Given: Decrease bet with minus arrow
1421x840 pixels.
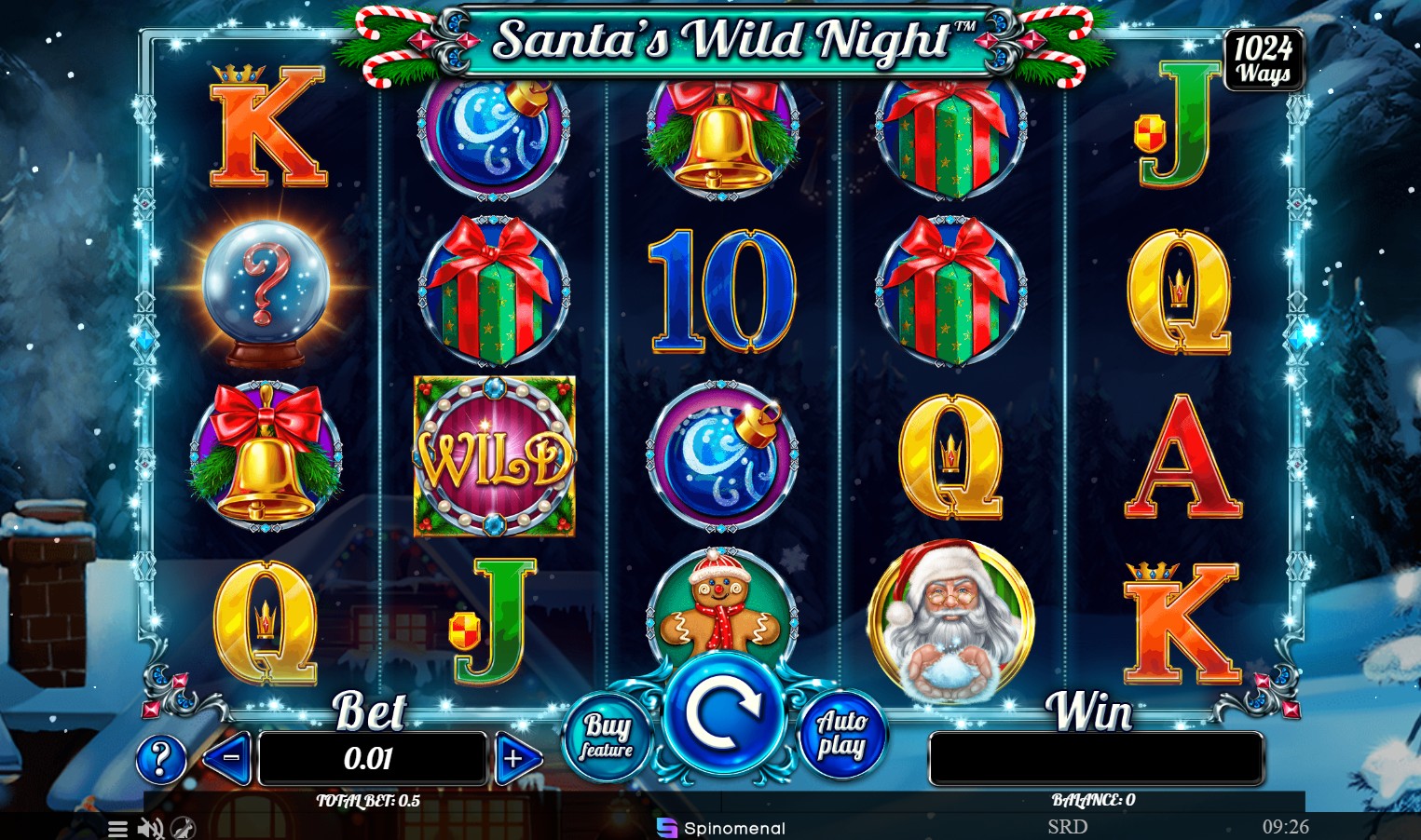Looking at the screenshot, I should [226, 759].
